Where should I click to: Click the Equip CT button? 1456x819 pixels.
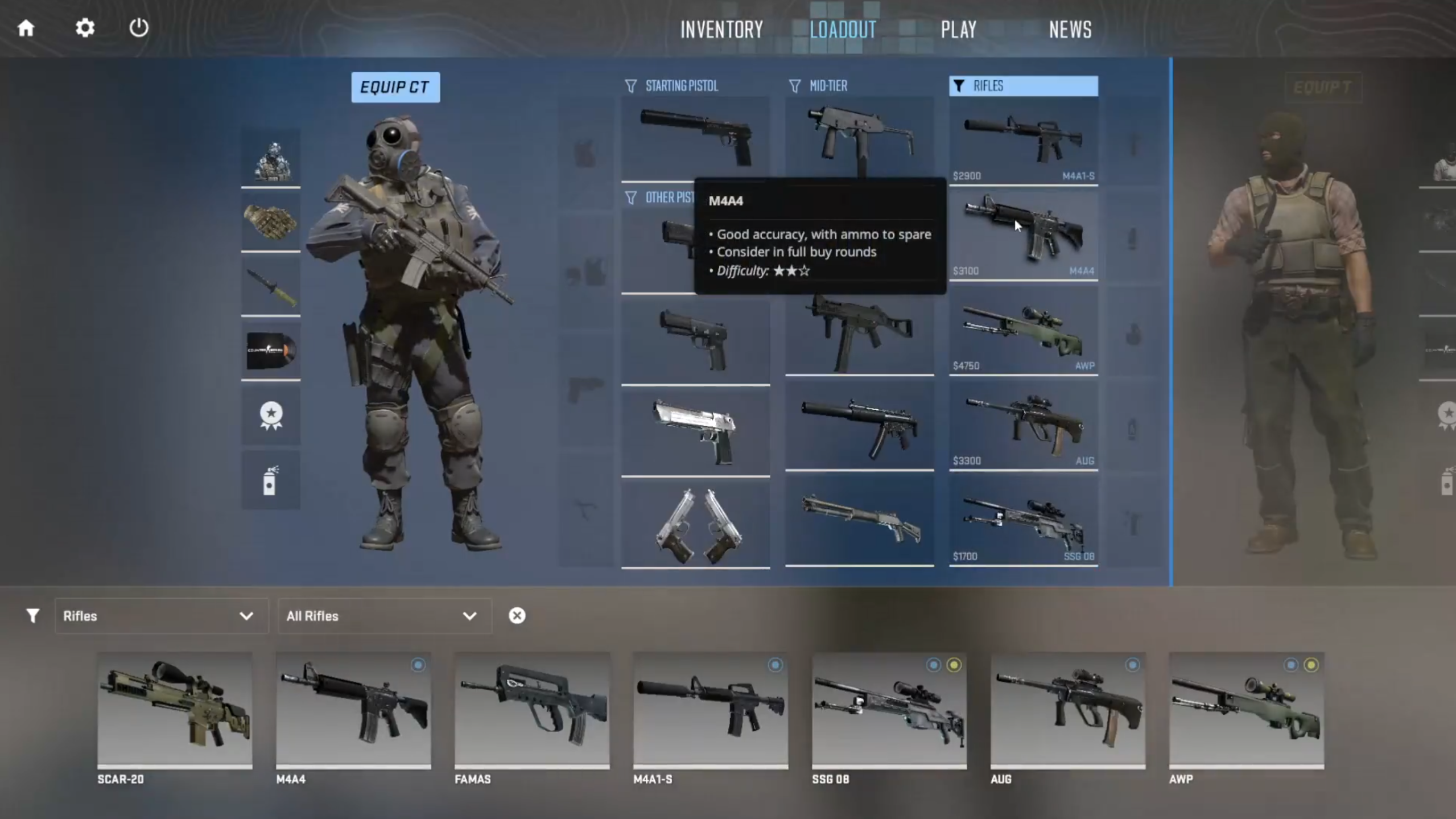point(395,87)
